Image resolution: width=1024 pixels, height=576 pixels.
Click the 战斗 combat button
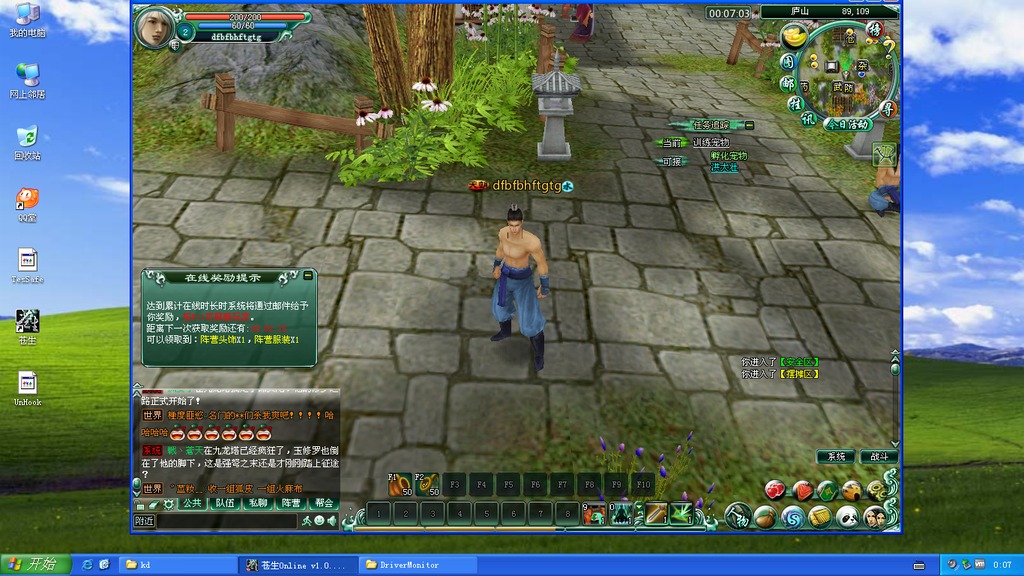click(x=879, y=457)
